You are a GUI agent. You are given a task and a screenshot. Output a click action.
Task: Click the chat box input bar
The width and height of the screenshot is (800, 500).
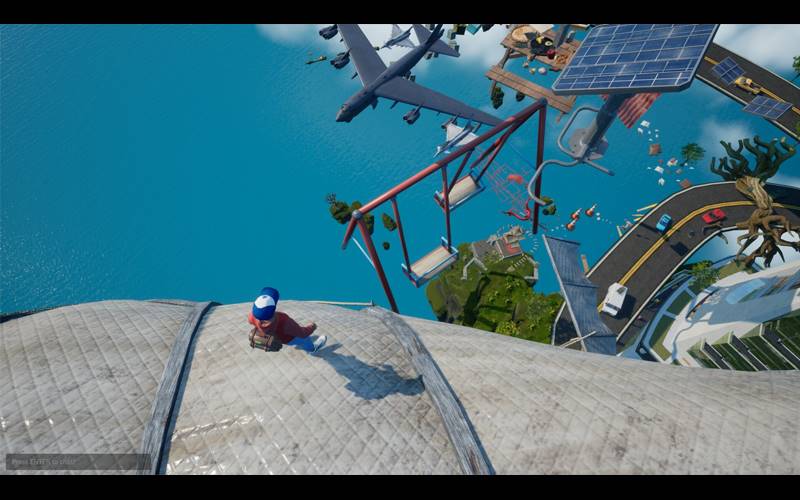click(x=78, y=462)
